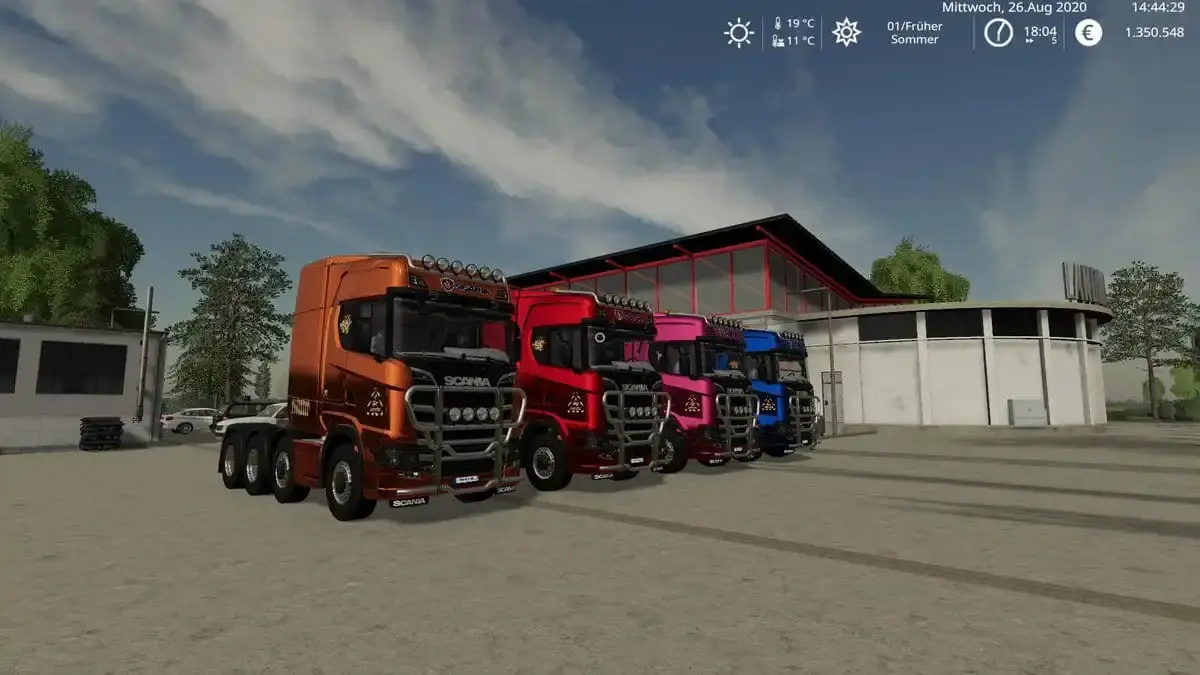
Task: Click the euro money icon
Action: pyautogui.click(x=1089, y=33)
